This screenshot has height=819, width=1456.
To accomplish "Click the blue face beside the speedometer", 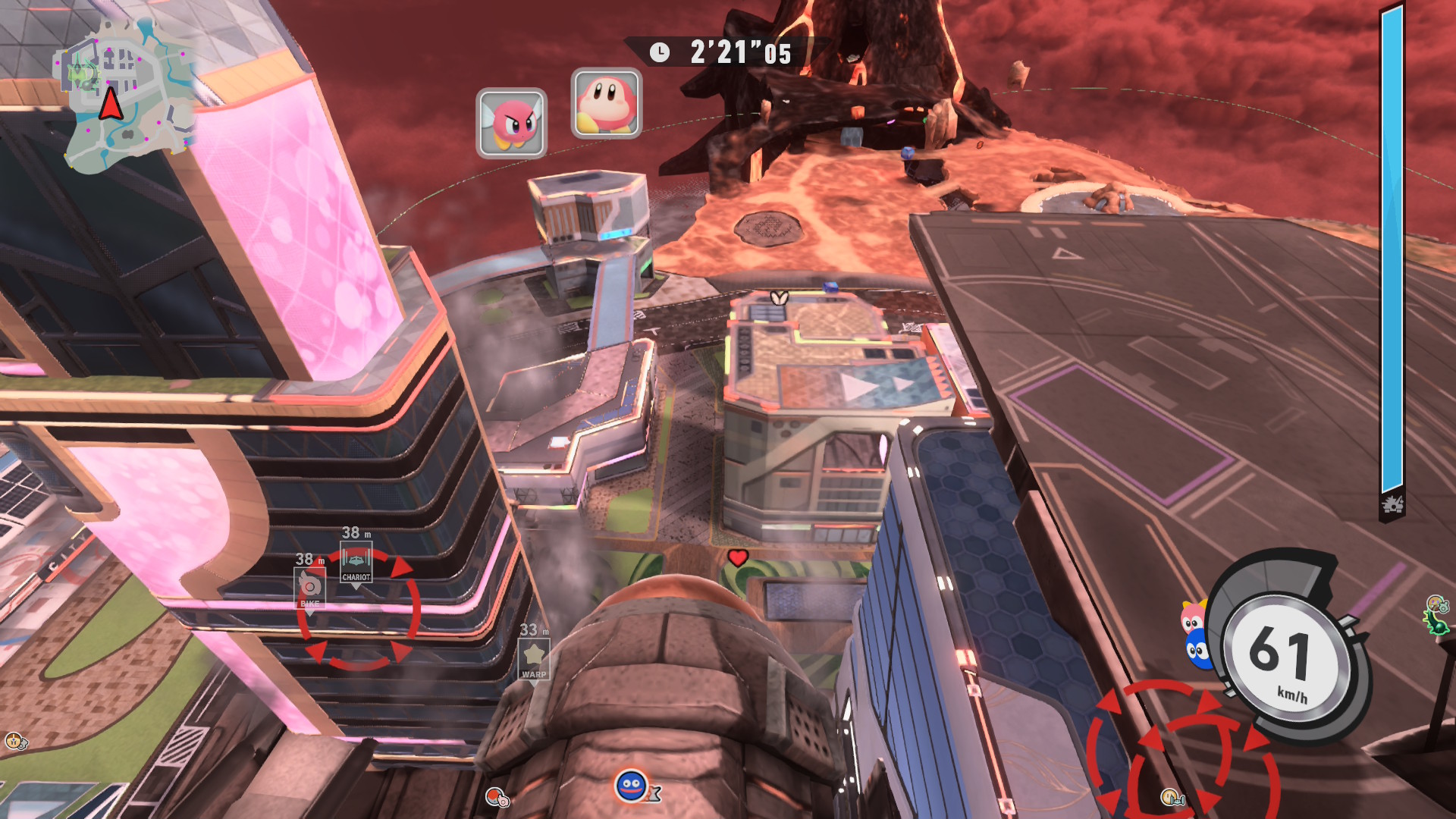I will pyautogui.click(x=1197, y=650).
